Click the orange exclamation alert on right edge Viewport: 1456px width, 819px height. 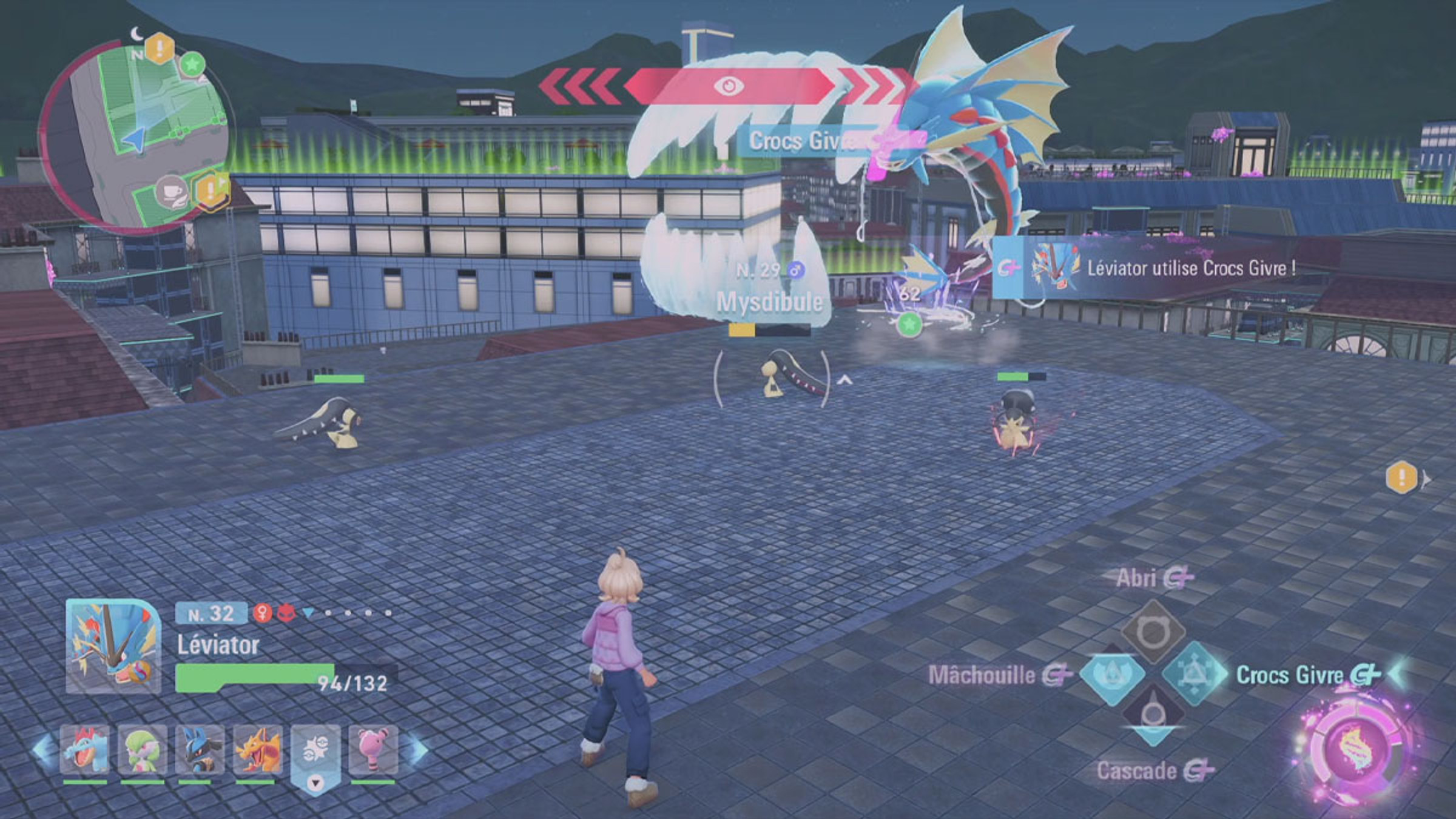point(1401,477)
